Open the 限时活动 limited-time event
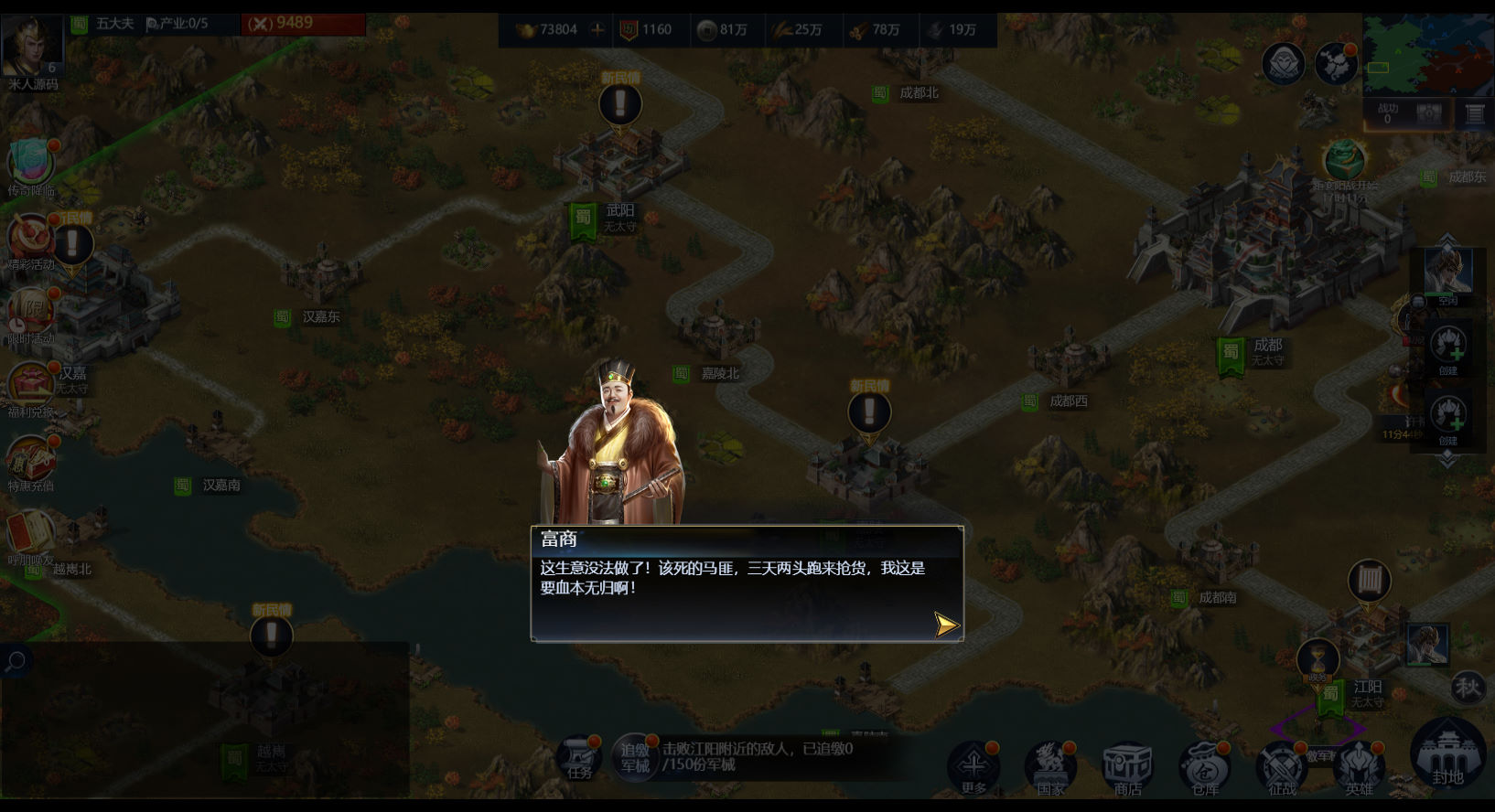Image resolution: width=1495 pixels, height=812 pixels. tap(31, 315)
